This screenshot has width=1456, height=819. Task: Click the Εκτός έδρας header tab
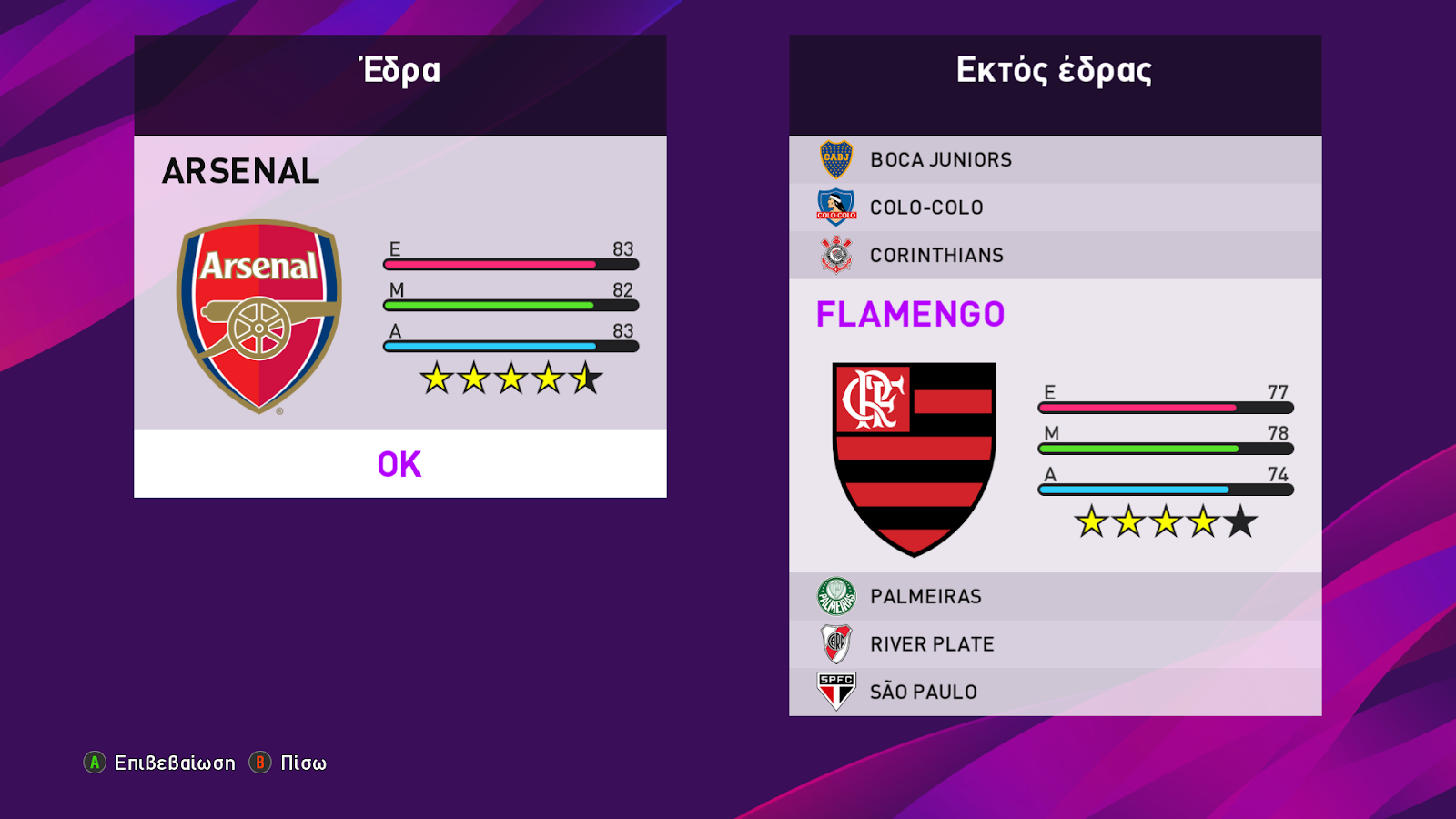1054,69
